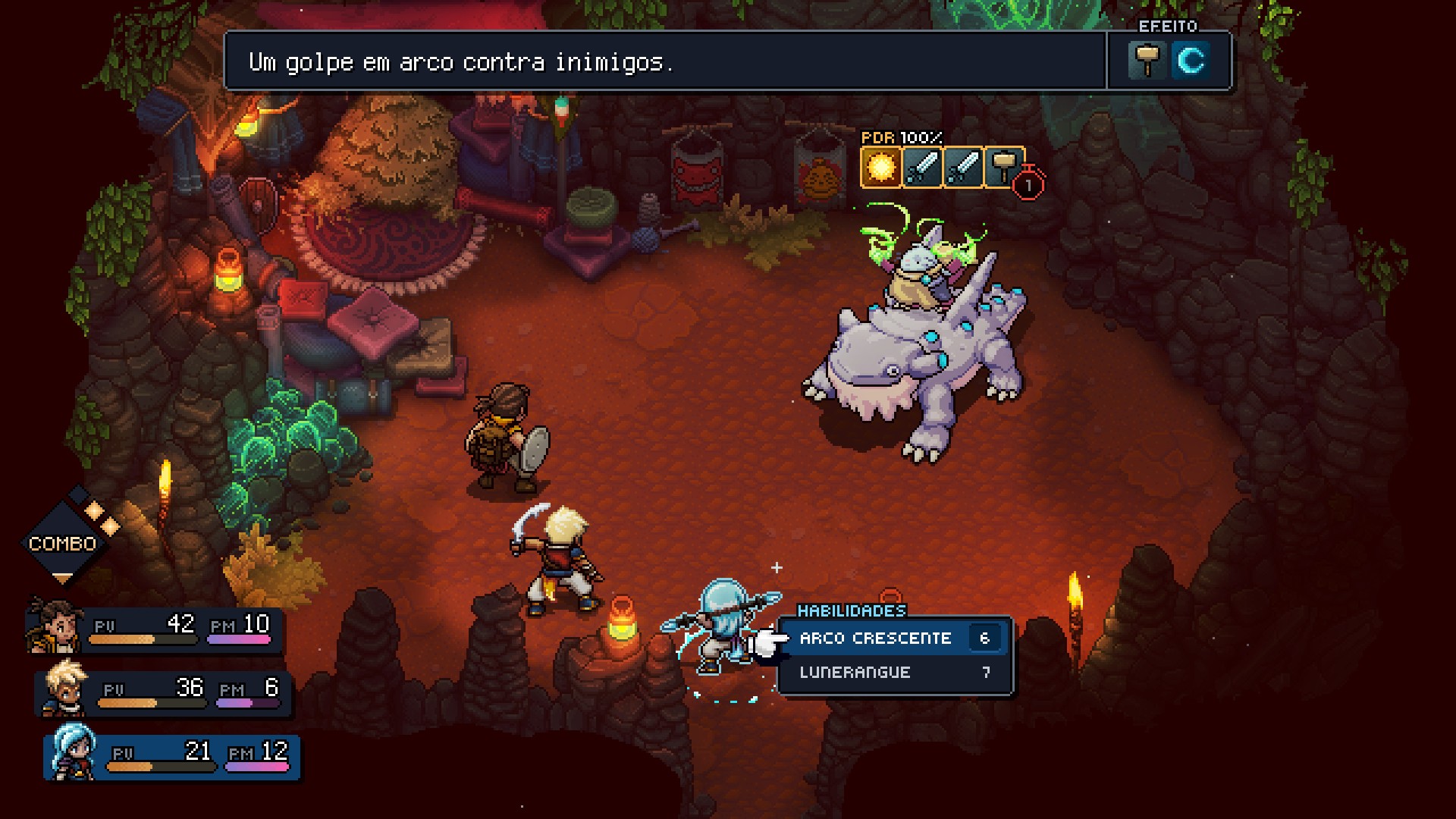Click the blue moon icon in the EFEITO panel

tap(1193, 61)
